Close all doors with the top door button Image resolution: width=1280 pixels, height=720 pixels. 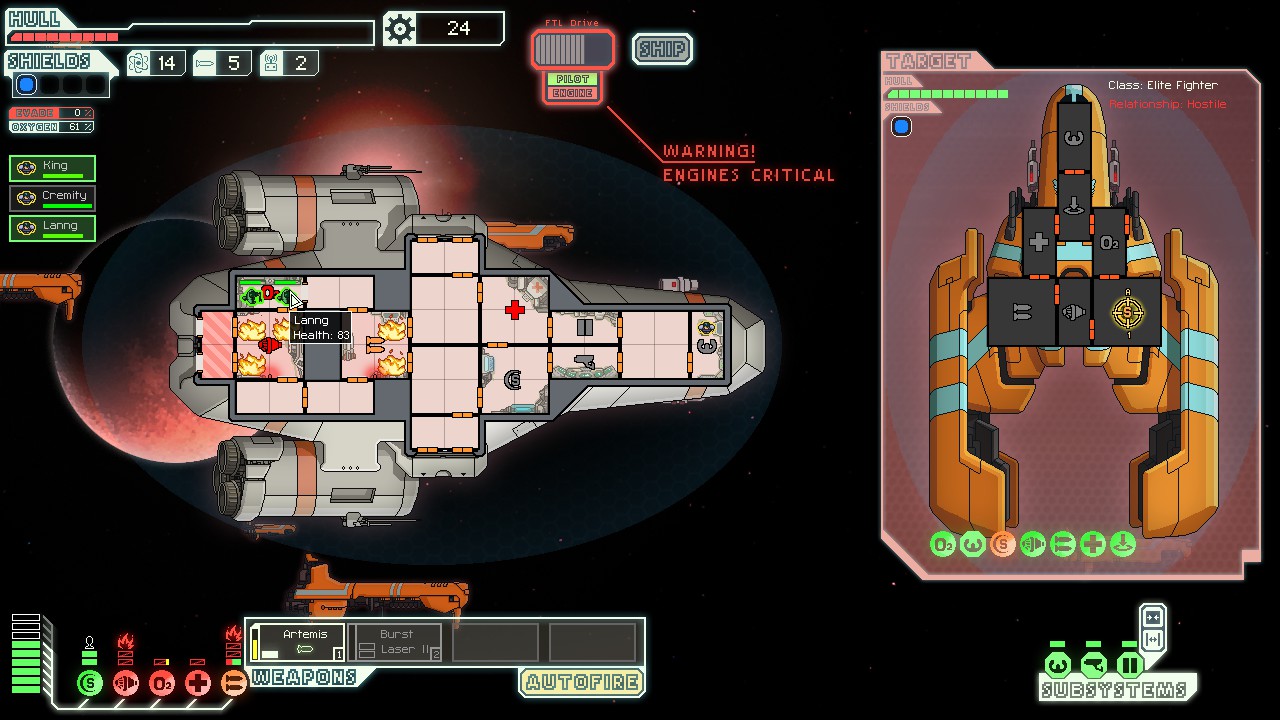[1152, 617]
